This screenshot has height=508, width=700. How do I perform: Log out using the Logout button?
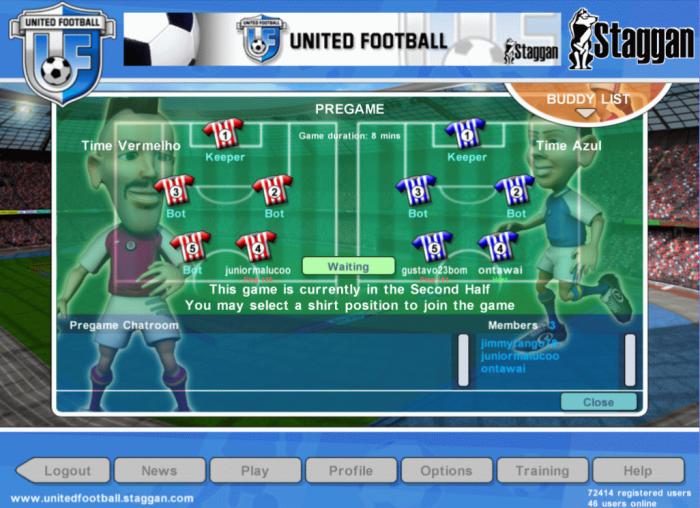[66, 470]
